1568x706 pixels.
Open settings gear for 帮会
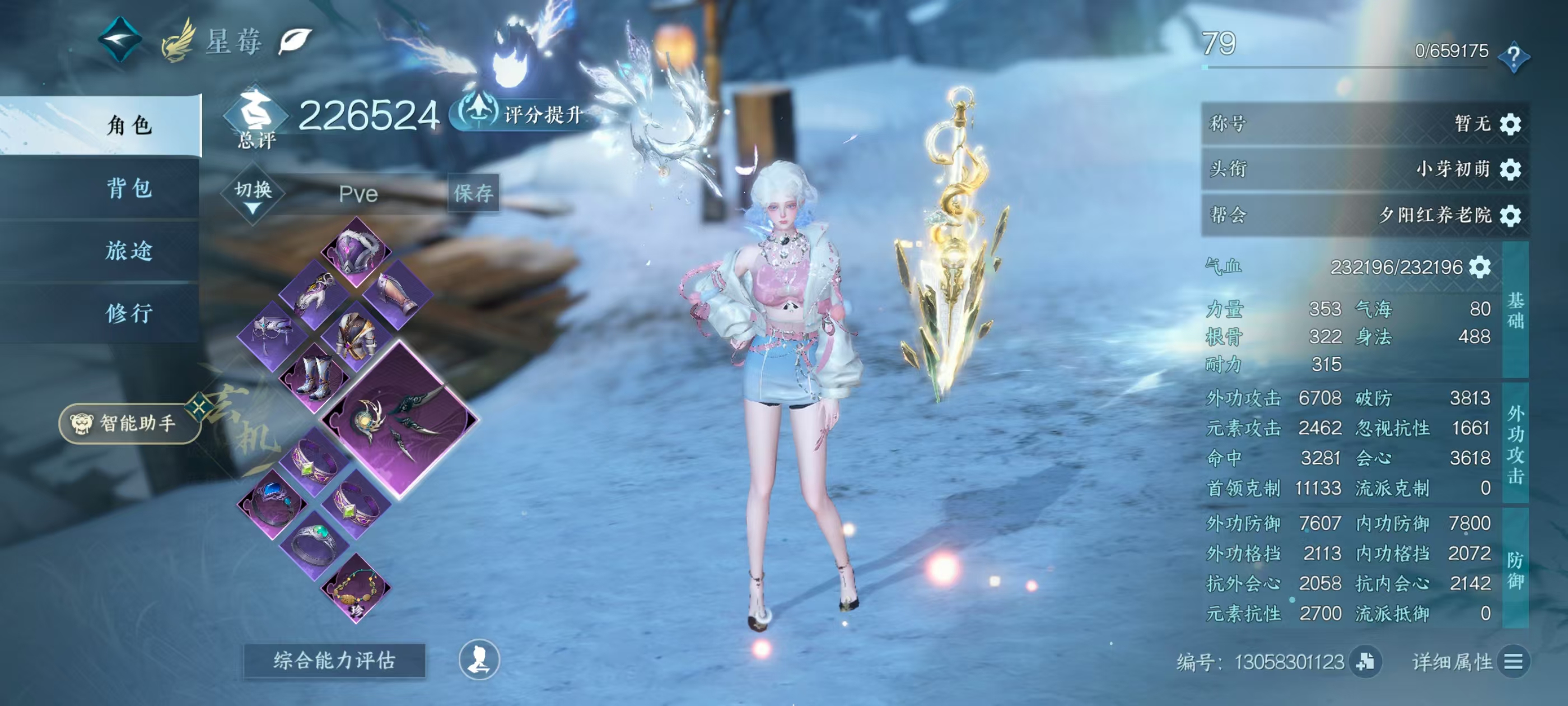[1510, 215]
